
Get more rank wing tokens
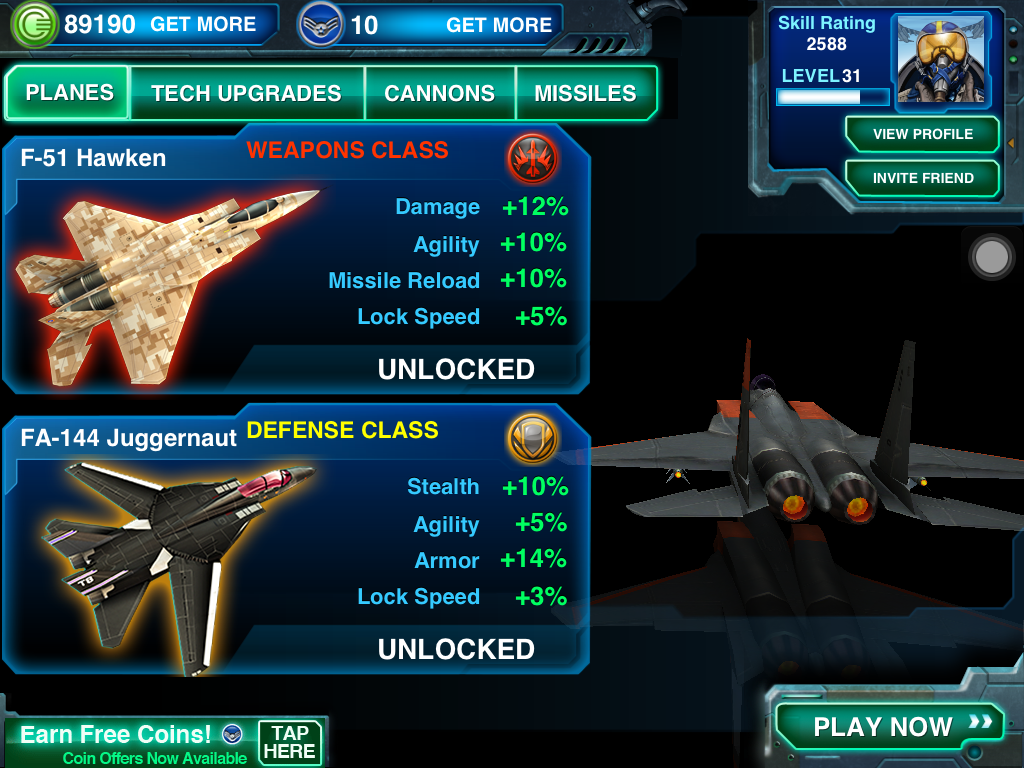click(498, 25)
